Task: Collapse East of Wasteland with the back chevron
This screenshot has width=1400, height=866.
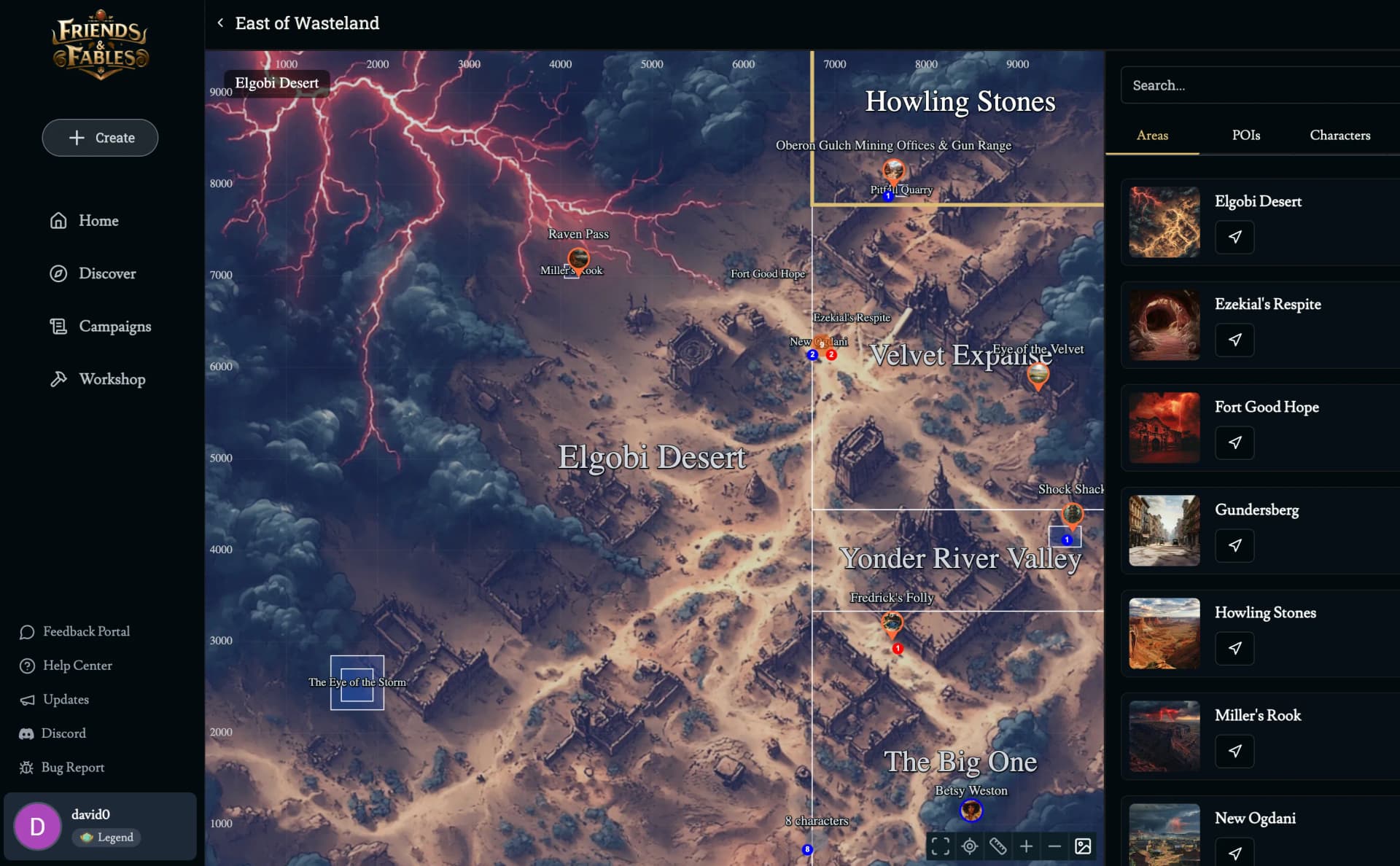Action: 220,23
